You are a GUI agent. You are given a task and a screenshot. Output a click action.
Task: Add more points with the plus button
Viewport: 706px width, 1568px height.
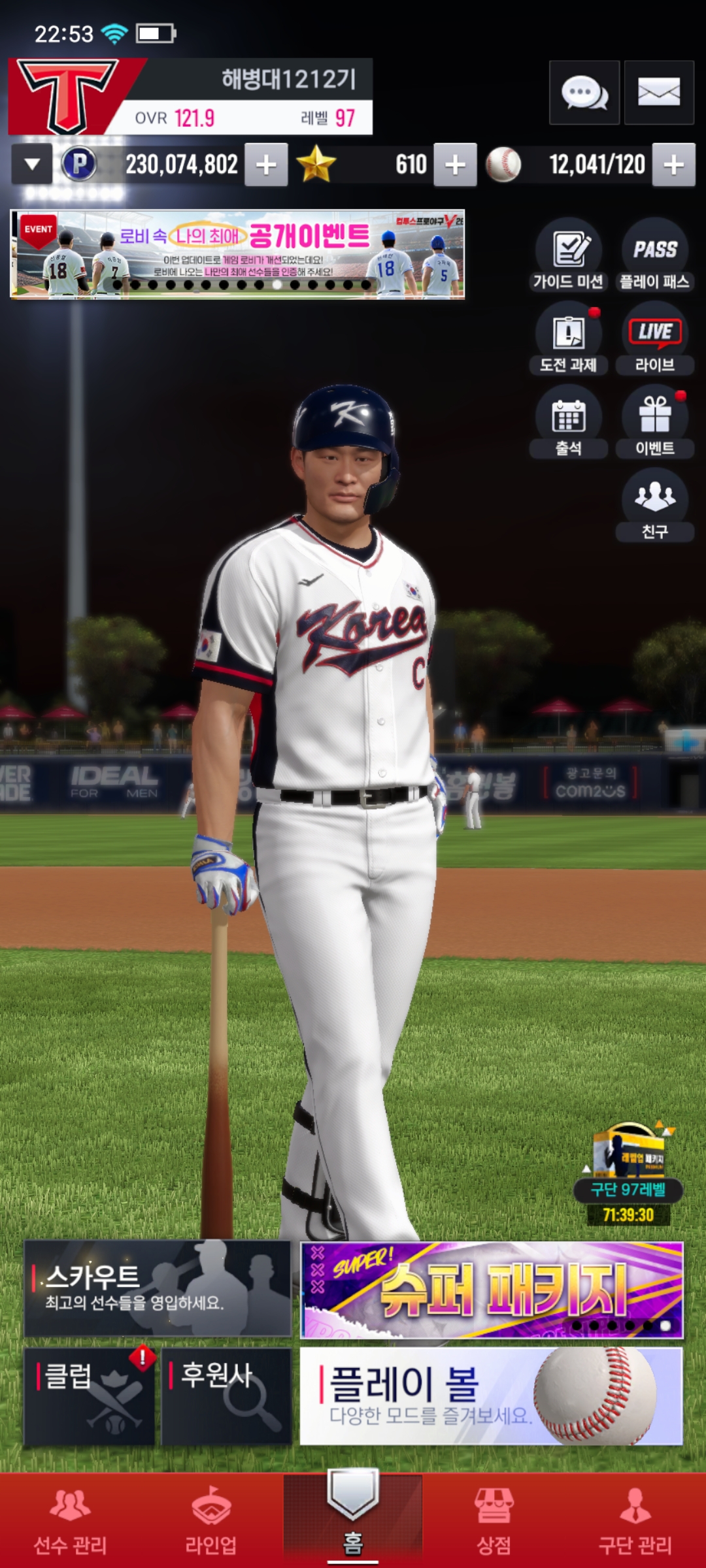[266, 165]
